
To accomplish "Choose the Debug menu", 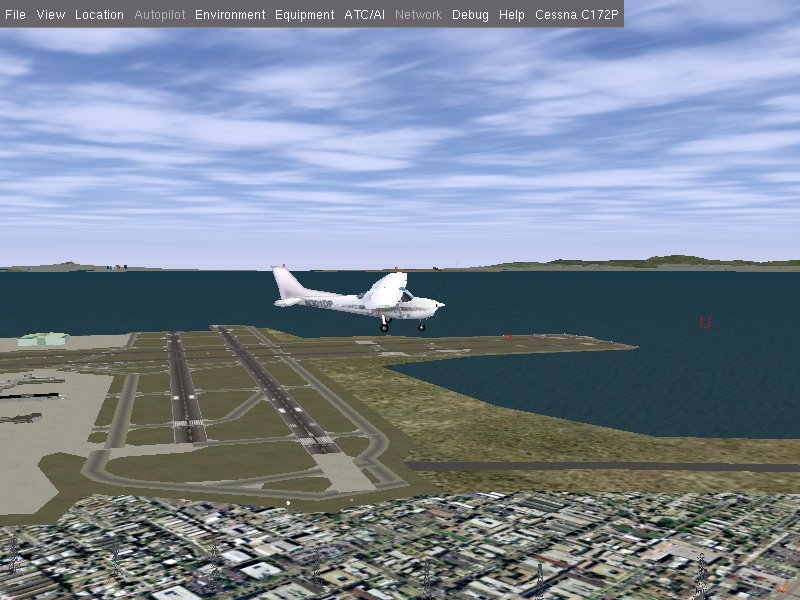I will click(x=470, y=15).
